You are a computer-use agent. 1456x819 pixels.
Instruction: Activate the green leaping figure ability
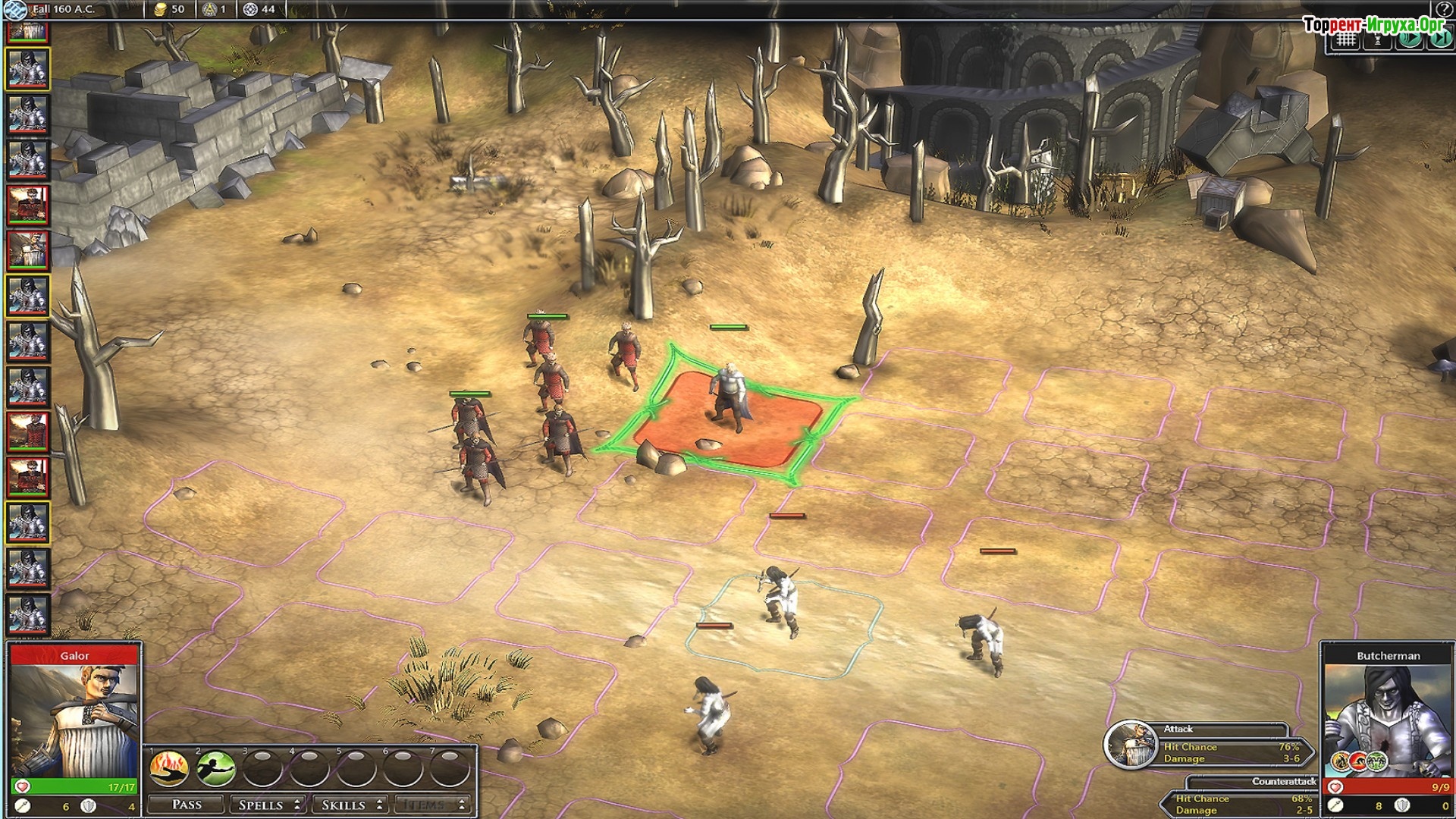click(x=216, y=769)
